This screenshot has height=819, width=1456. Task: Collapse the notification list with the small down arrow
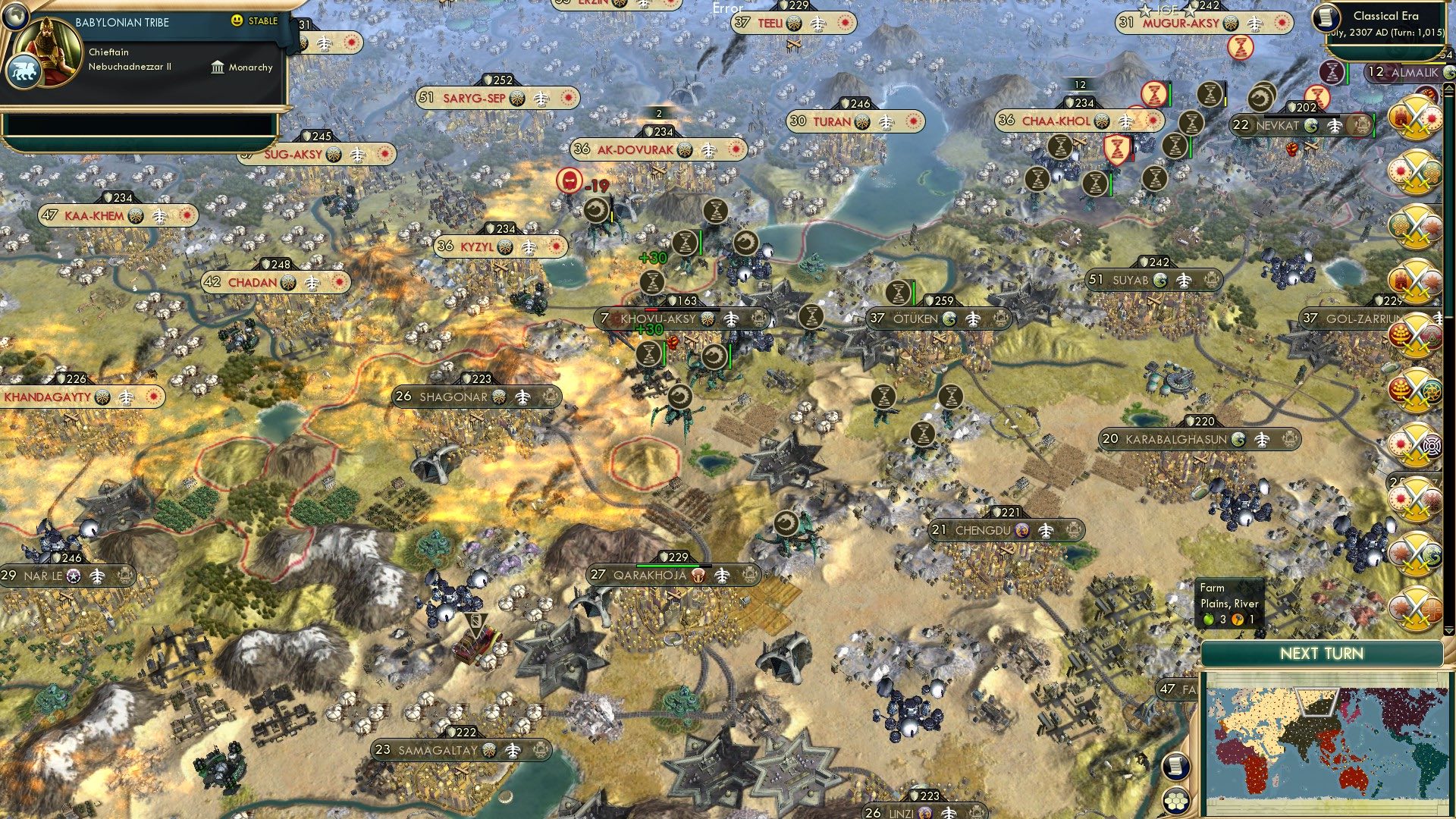coord(1448,631)
